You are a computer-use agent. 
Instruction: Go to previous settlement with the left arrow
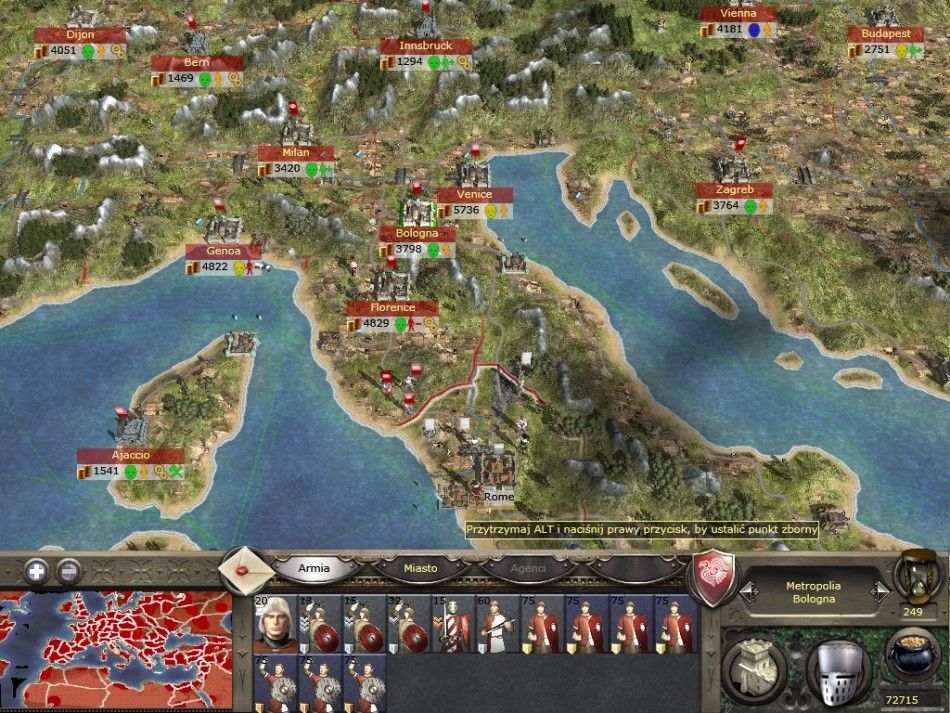pyautogui.click(x=746, y=592)
